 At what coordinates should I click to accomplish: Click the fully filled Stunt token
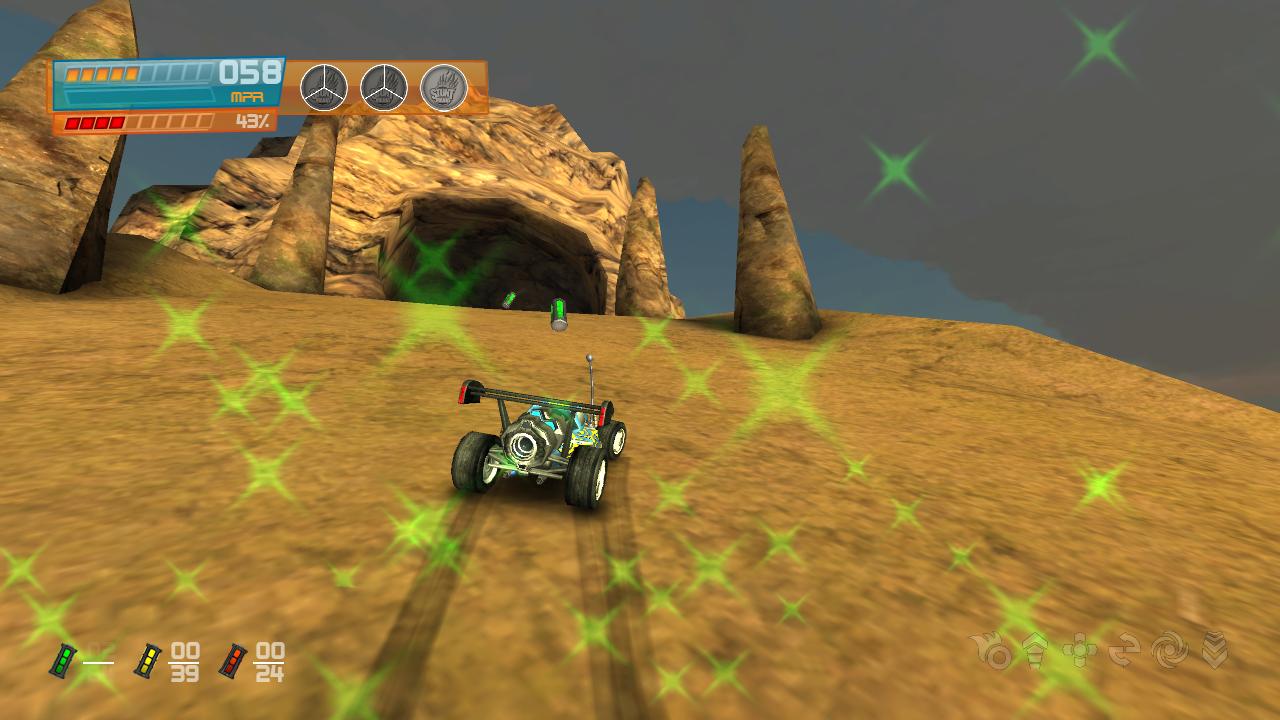443,88
